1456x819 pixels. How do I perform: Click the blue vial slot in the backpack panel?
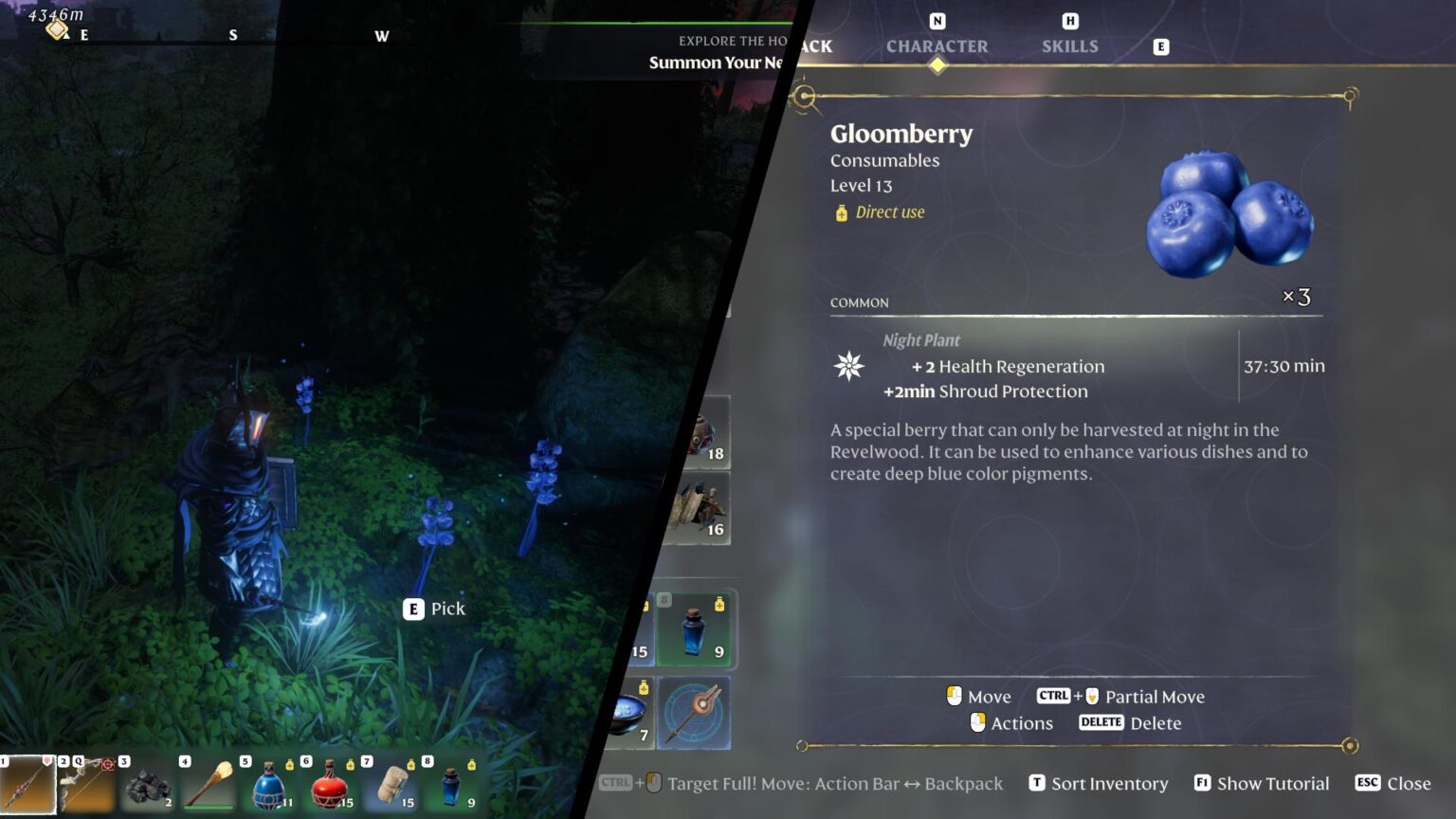(x=694, y=630)
